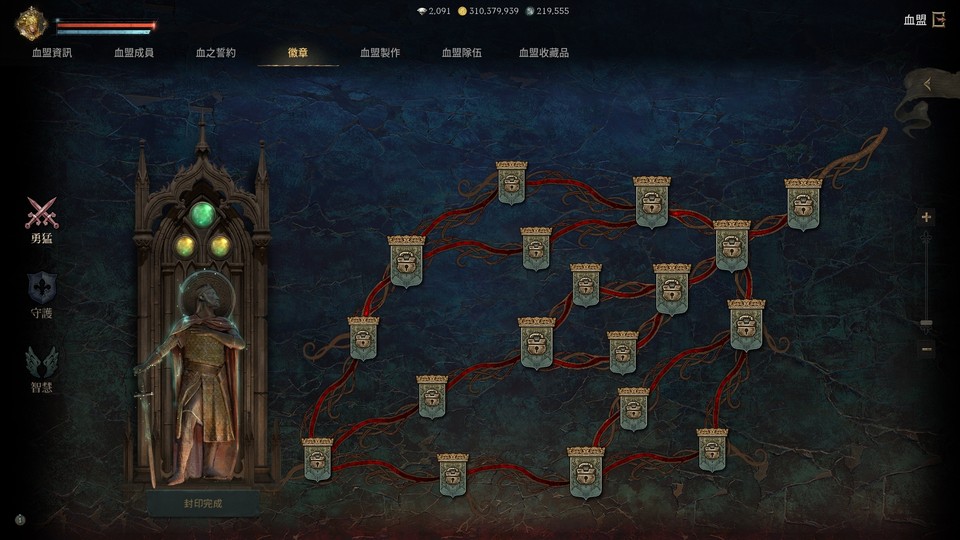This screenshot has width=960, height=540.
Task: Switch to the 血盟成員 tab
Action: tap(134, 52)
